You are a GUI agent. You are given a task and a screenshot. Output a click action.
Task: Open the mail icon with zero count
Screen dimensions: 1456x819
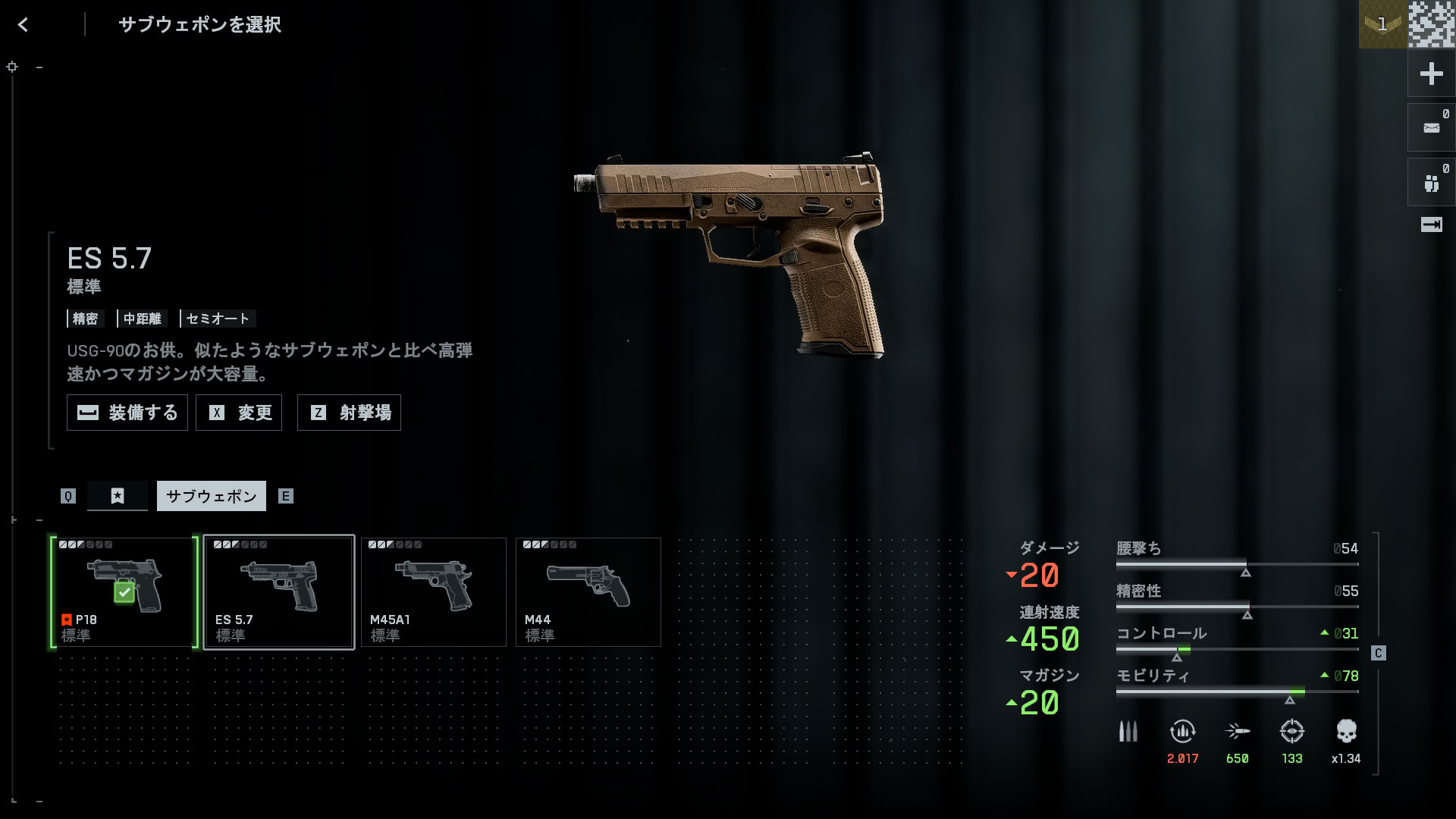click(x=1431, y=128)
